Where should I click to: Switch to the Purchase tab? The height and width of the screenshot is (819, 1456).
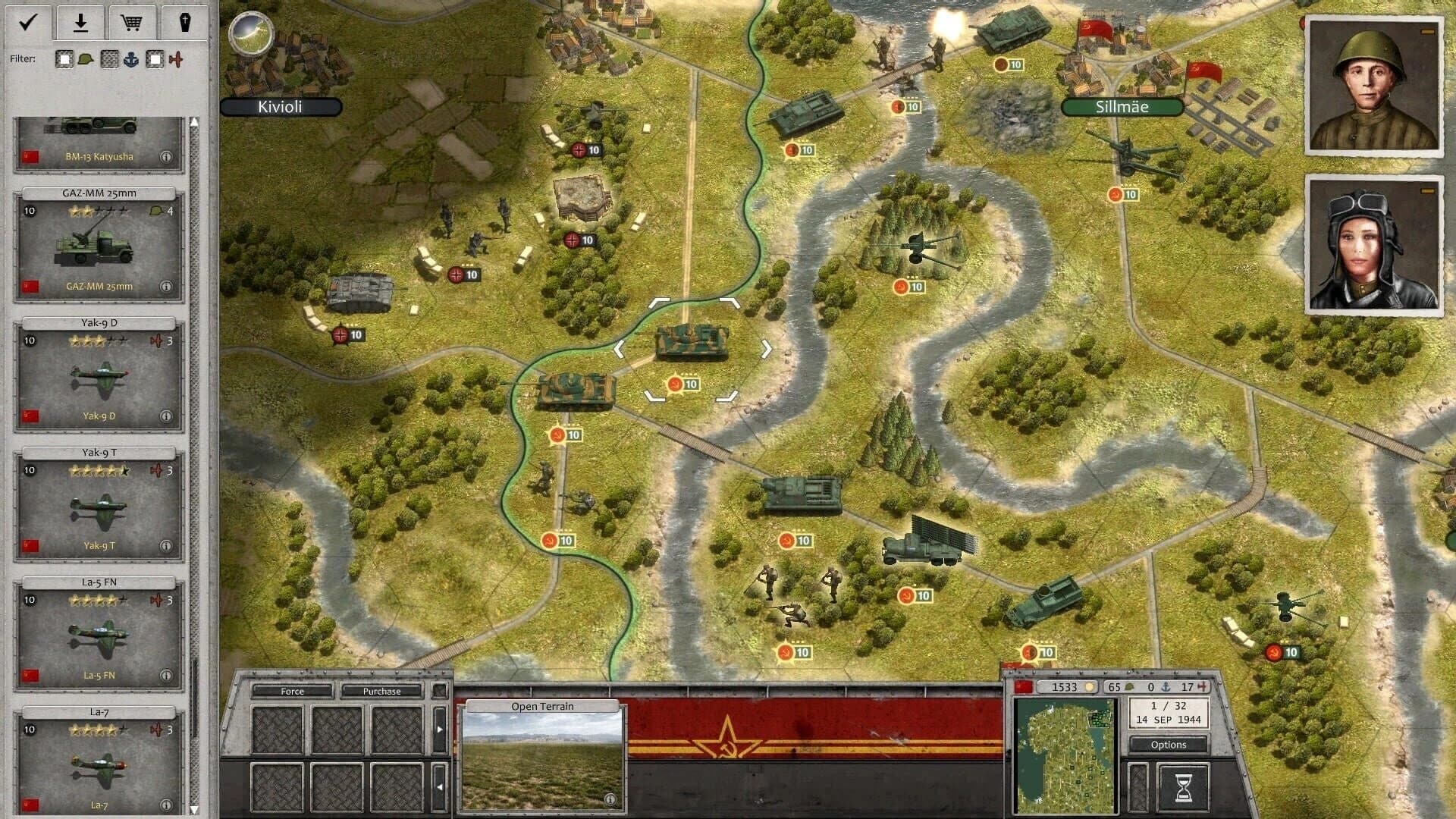(x=383, y=691)
